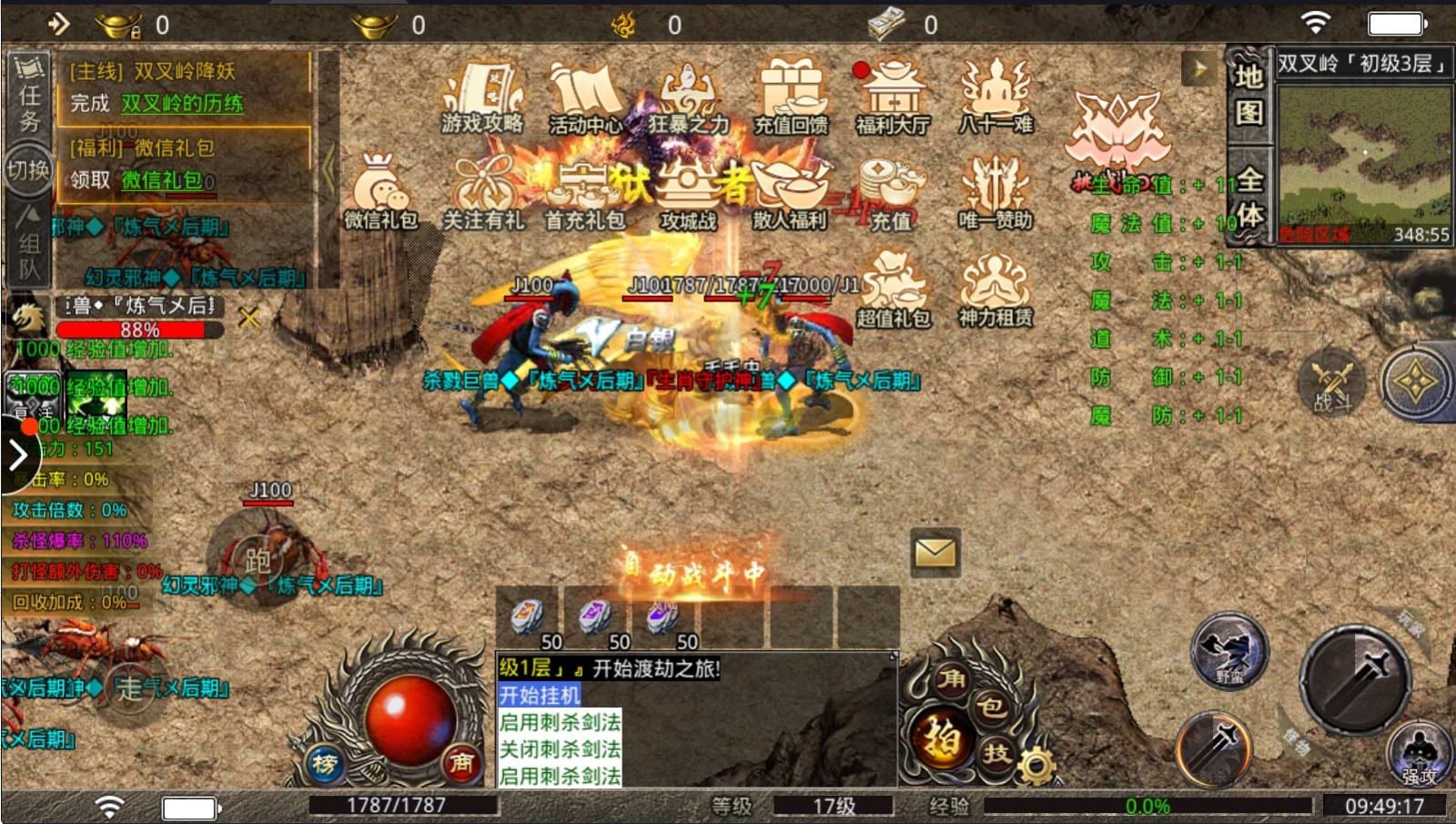The image size is (1456, 824).
Task: Open the mail envelope icon
Action: [x=934, y=554]
